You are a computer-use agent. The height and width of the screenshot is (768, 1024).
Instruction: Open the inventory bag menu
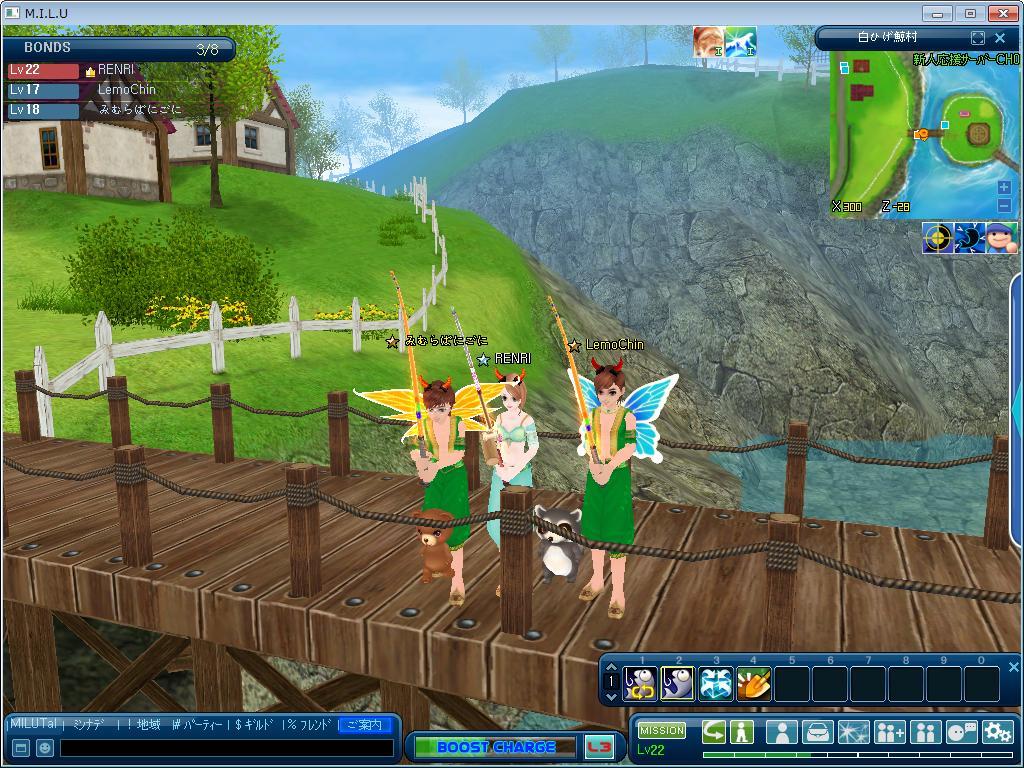(818, 732)
